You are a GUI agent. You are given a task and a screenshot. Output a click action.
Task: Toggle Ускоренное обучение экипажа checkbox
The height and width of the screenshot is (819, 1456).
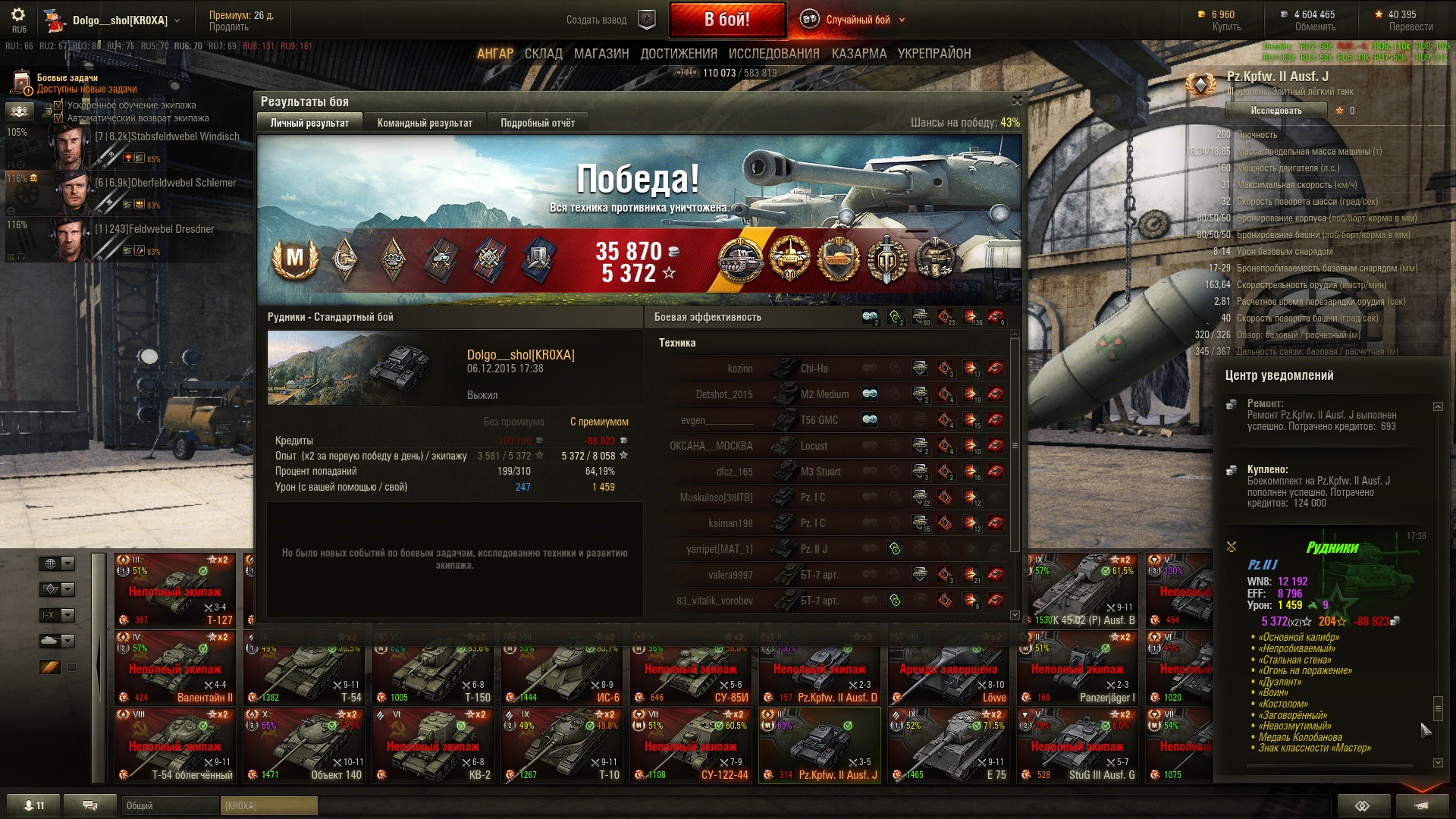58,105
